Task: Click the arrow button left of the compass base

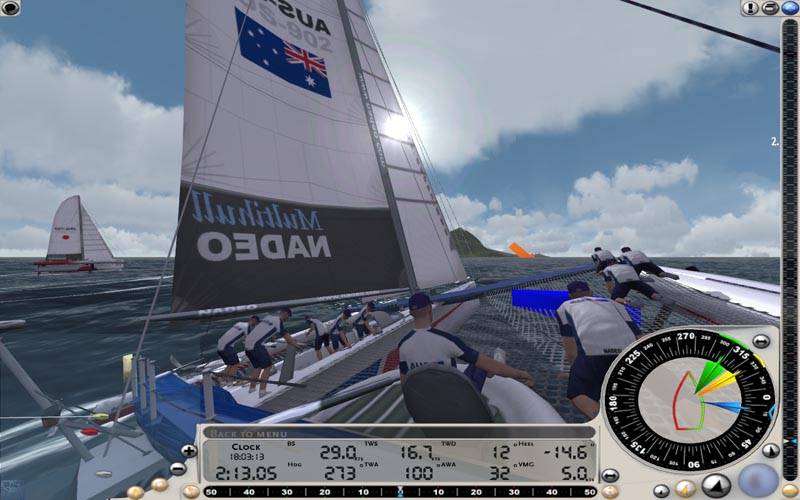Action: click(610, 475)
